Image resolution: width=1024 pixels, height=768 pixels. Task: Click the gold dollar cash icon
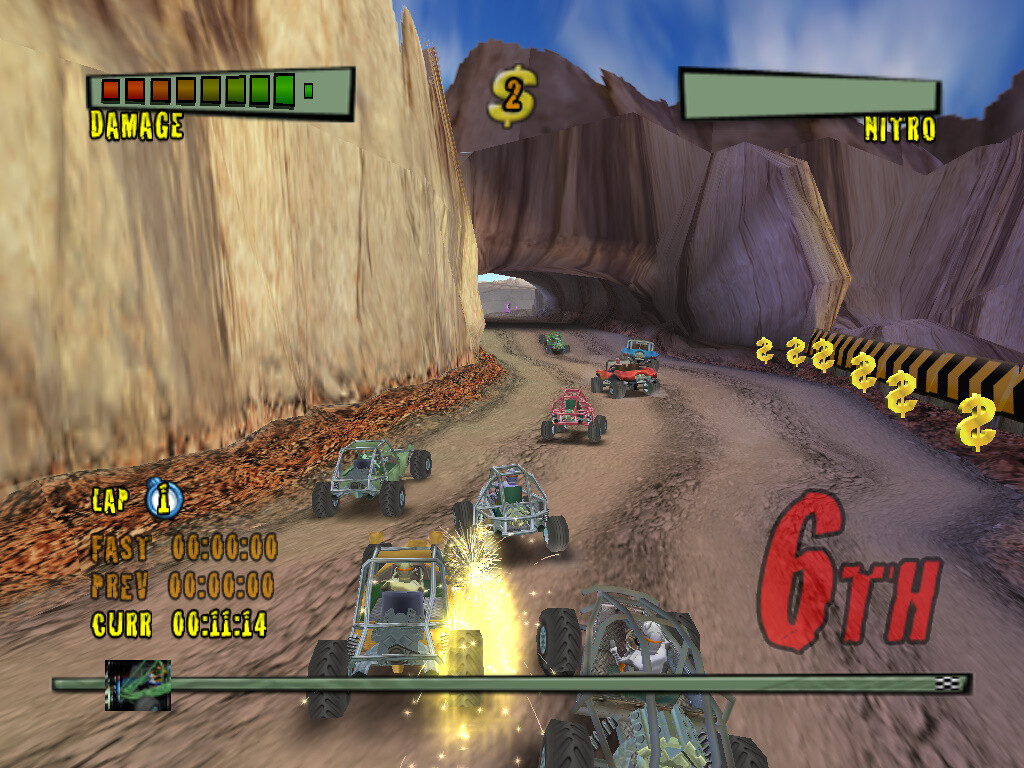click(512, 97)
